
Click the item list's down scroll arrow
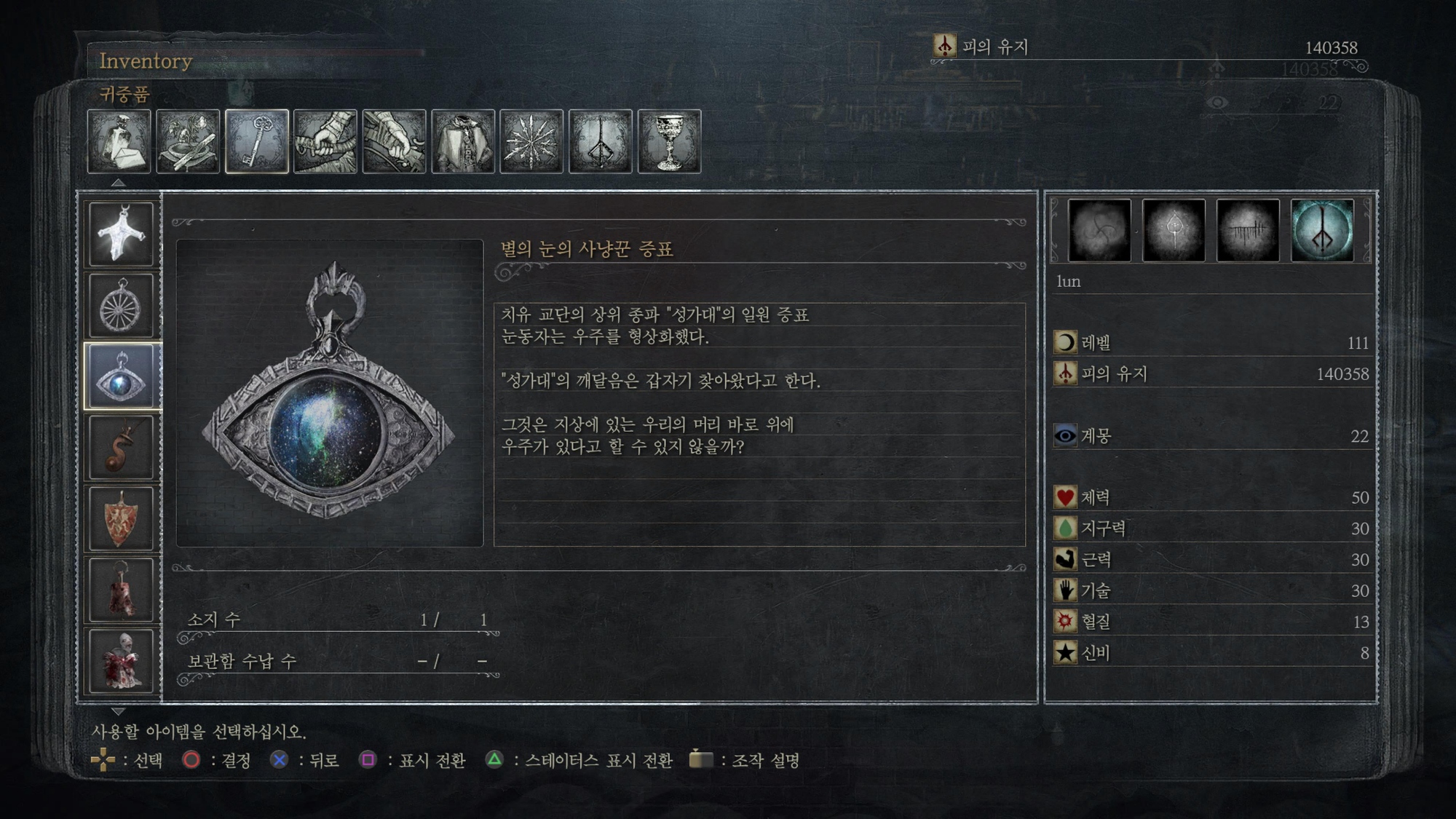[x=118, y=711]
